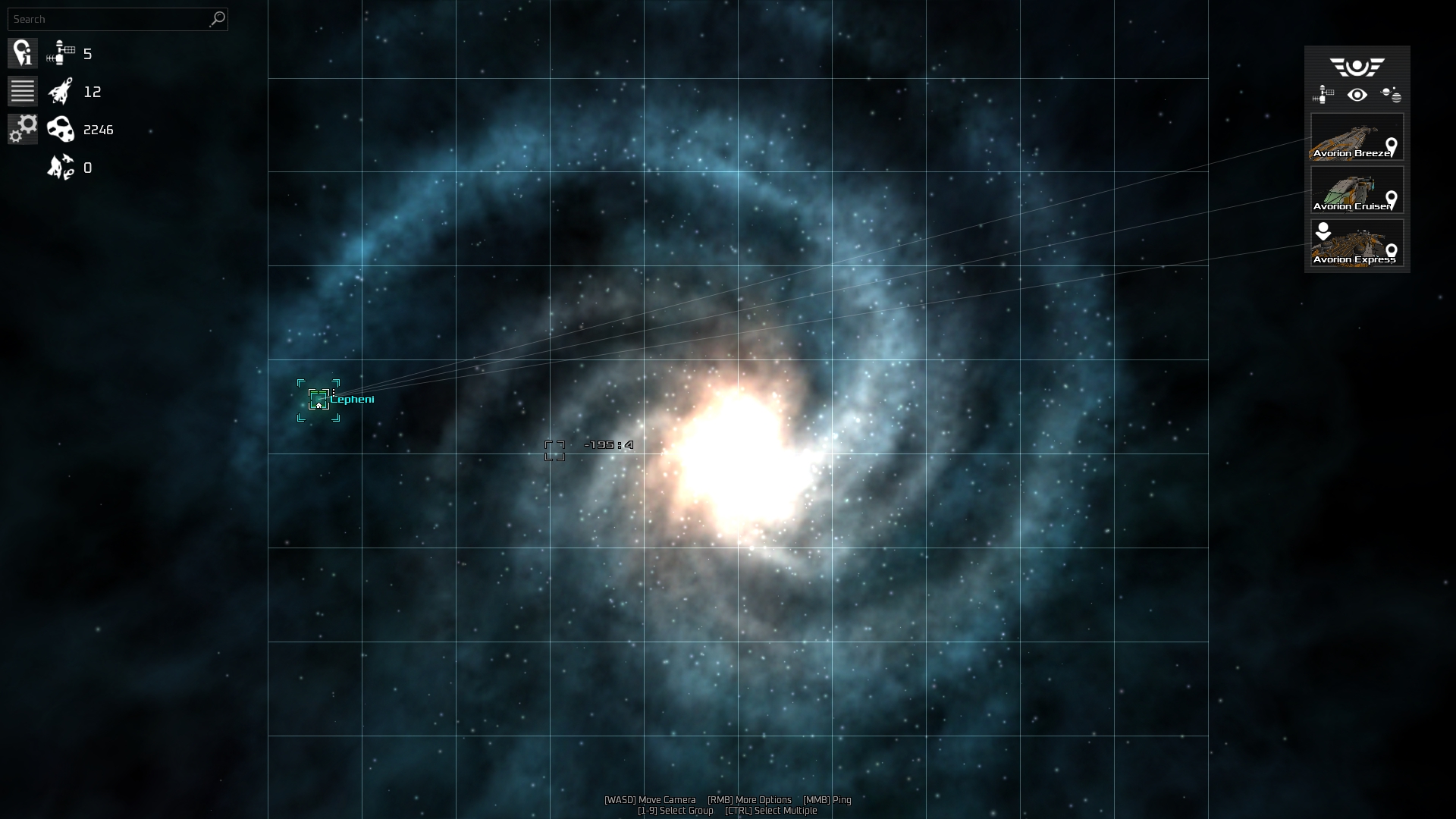Viewport: 1456px width, 819px height.
Task: Select the Cepheni sector marker
Action: pos(318,400)
